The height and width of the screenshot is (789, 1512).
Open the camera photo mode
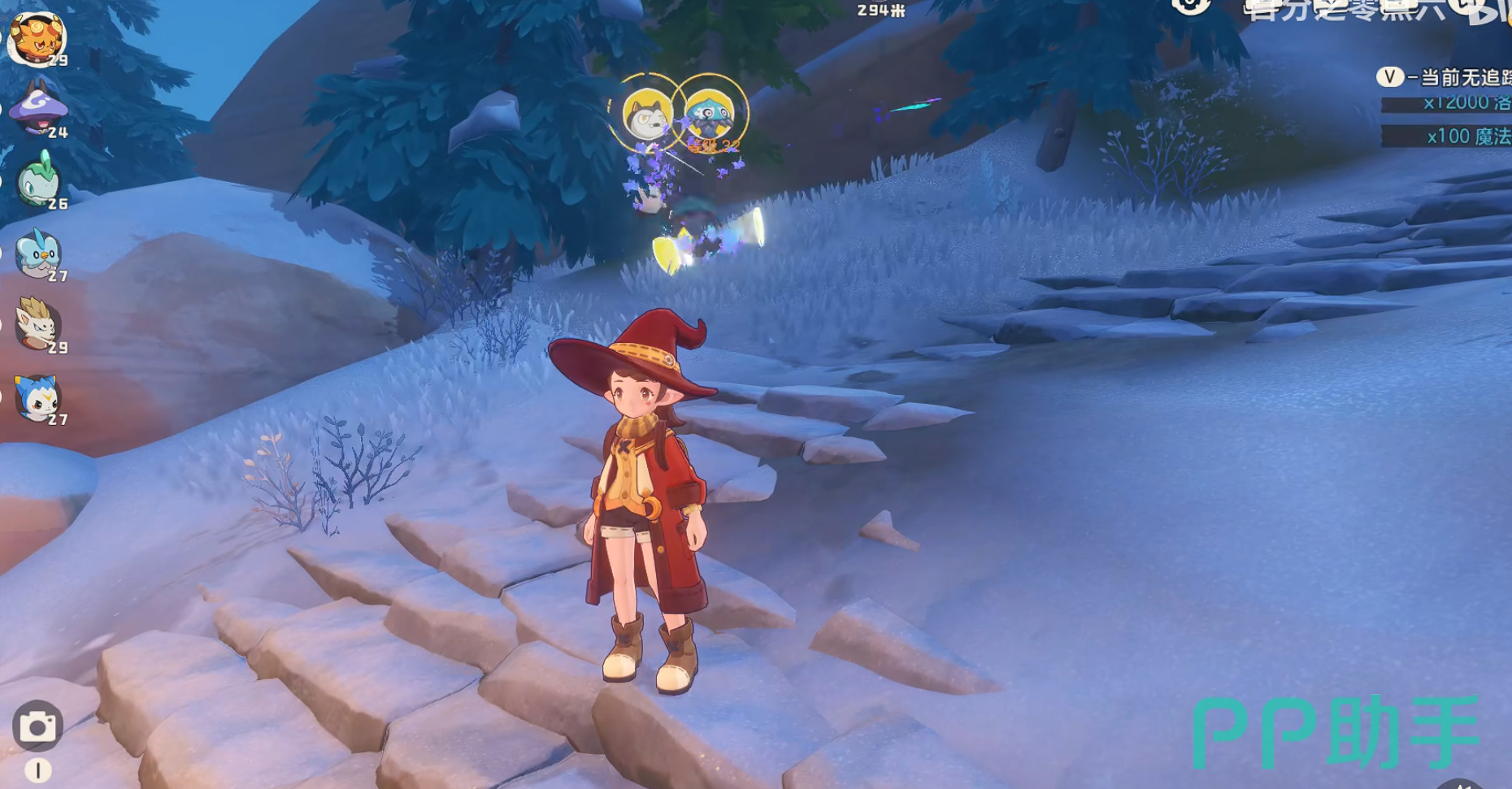(x=37, y=726)
